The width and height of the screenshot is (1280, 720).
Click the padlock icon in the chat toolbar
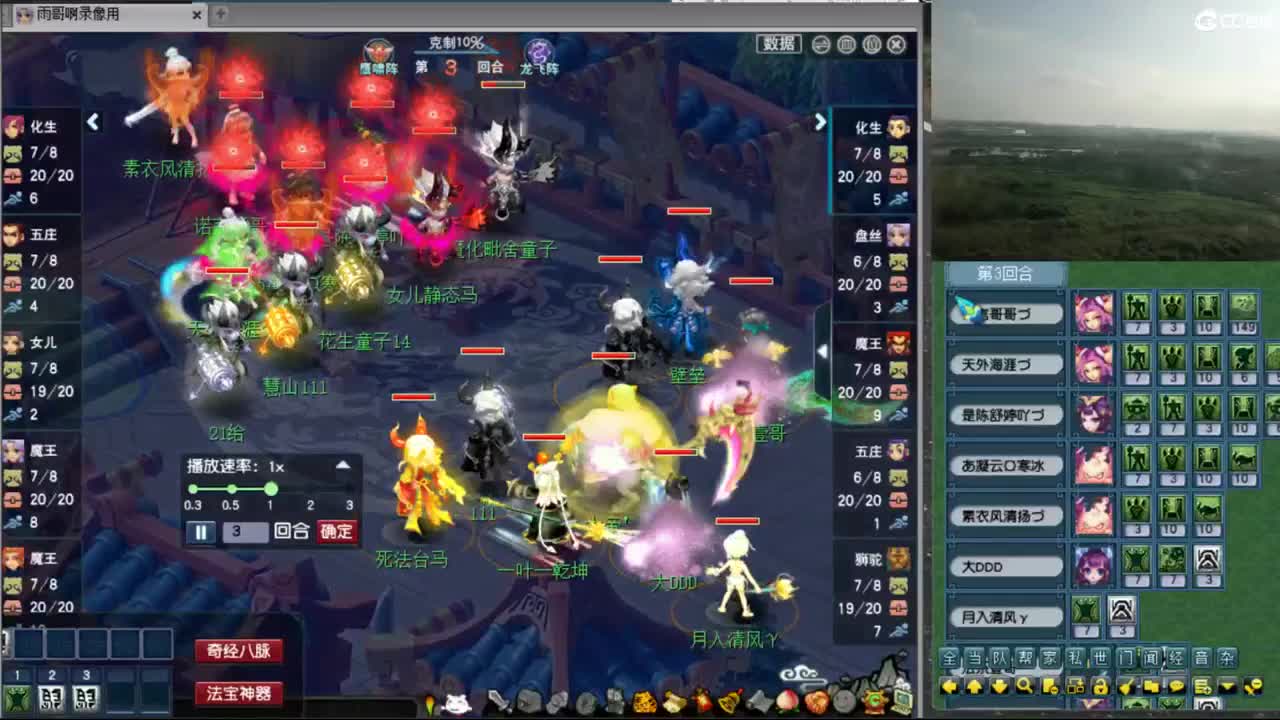pyautogui.click(x=1102, y=687)
